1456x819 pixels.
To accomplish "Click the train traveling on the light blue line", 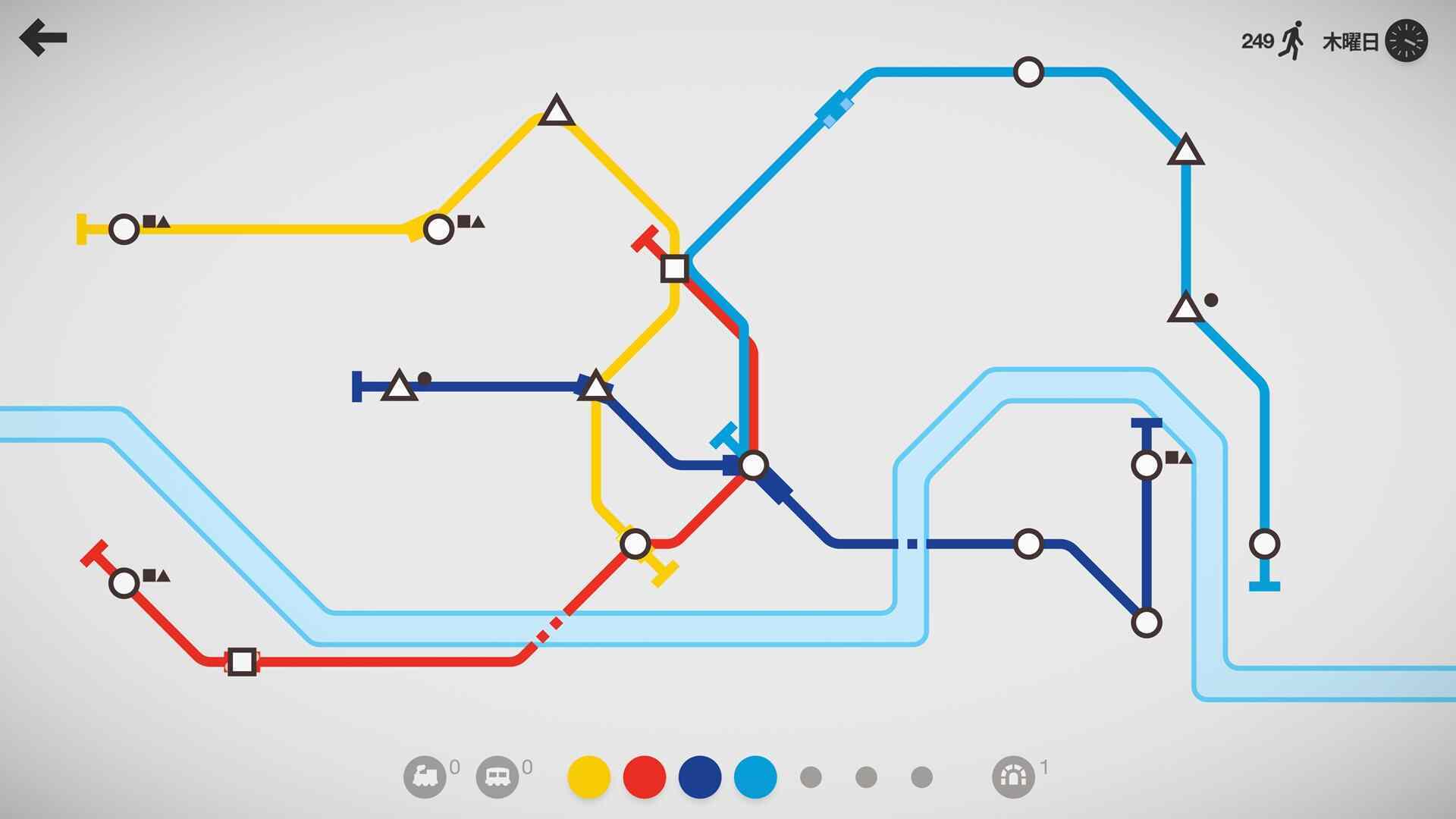I will point(833,110).
